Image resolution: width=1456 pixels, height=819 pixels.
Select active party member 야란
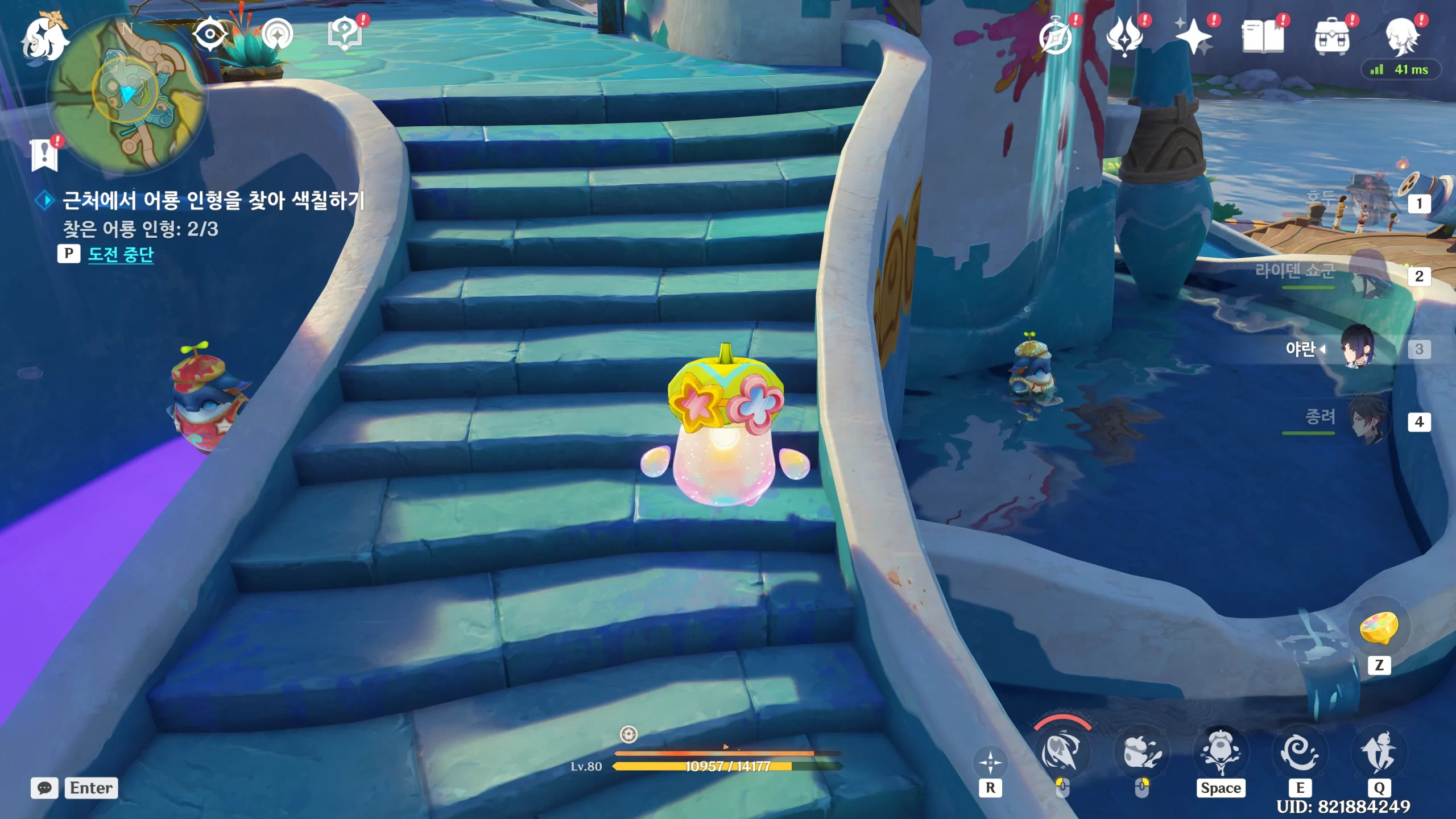1358,348
